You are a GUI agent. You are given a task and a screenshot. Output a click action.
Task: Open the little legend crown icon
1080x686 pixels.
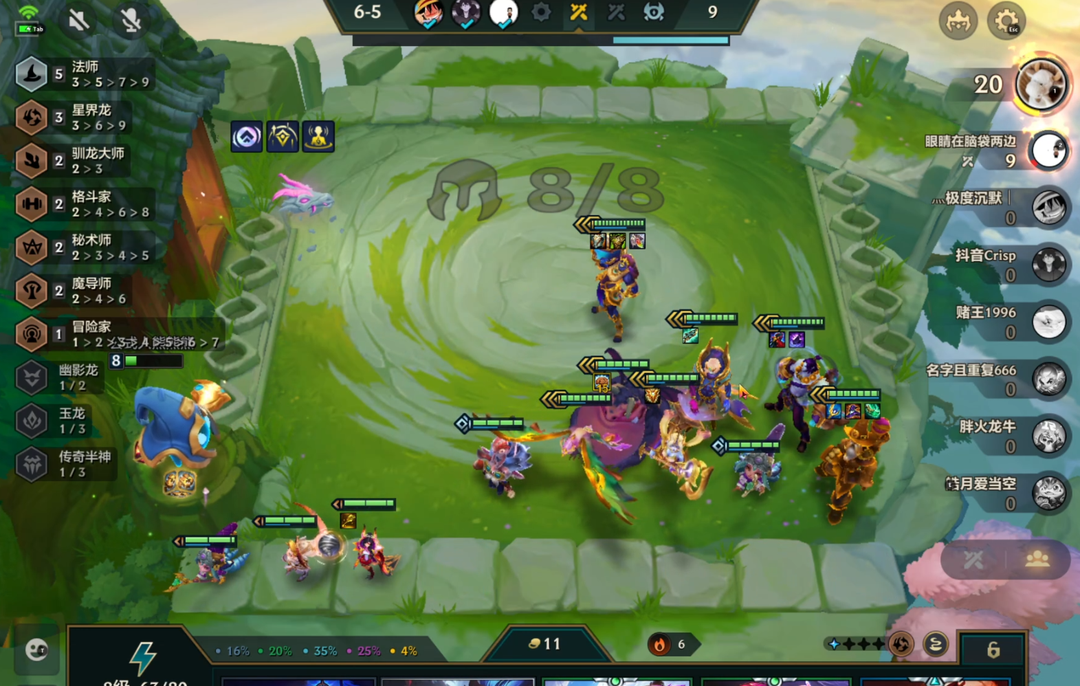coord(957,21)
